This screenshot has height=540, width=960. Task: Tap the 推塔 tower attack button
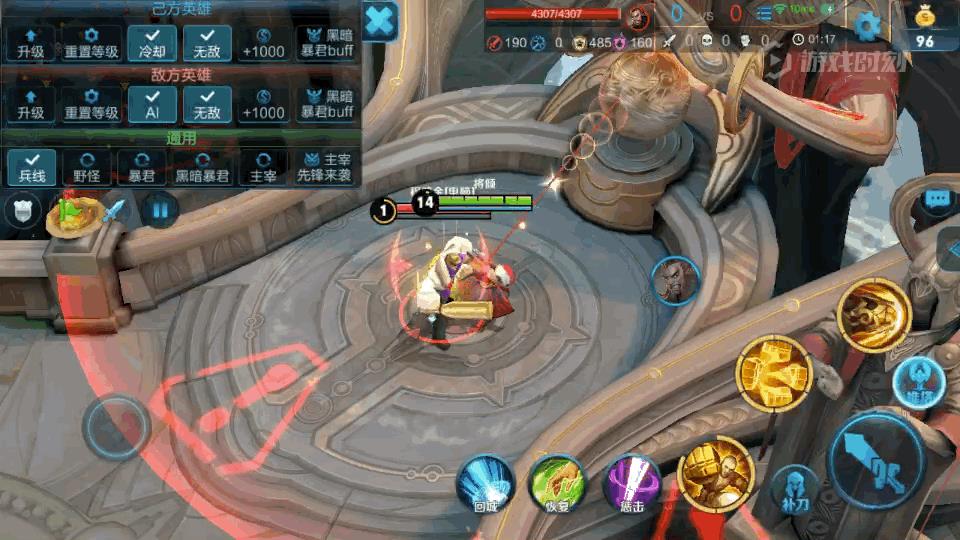point(914,379)
